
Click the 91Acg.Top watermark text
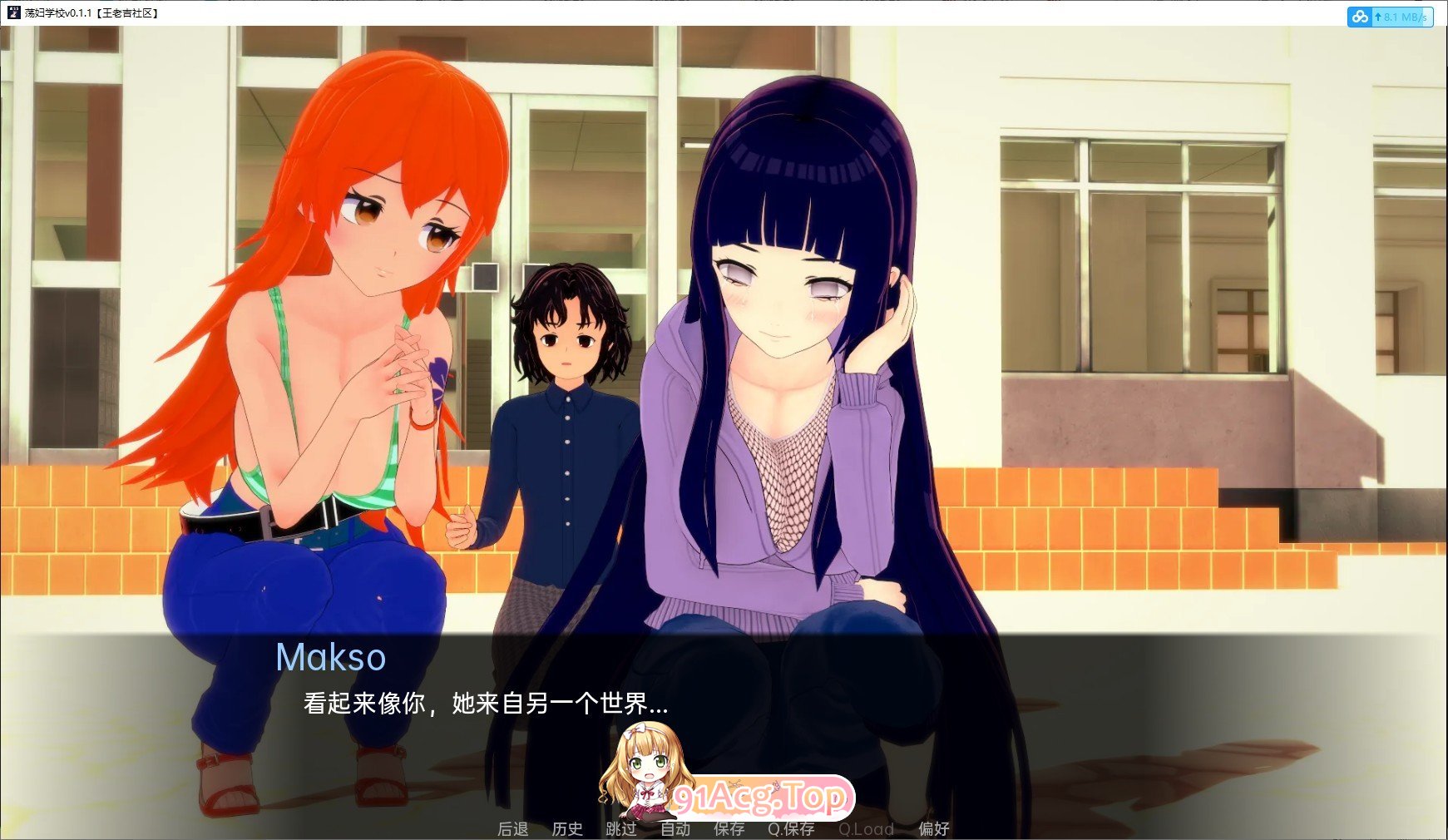tap(762, 798)
